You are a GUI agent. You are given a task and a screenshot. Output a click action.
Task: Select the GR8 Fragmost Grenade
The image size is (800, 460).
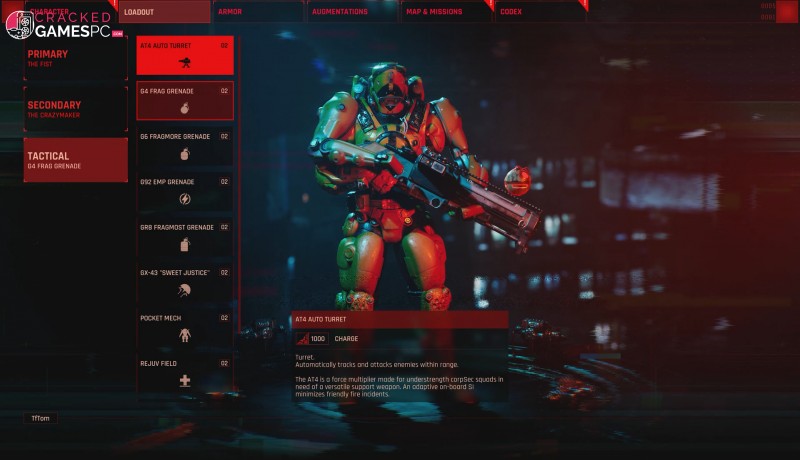click(185, 236)
